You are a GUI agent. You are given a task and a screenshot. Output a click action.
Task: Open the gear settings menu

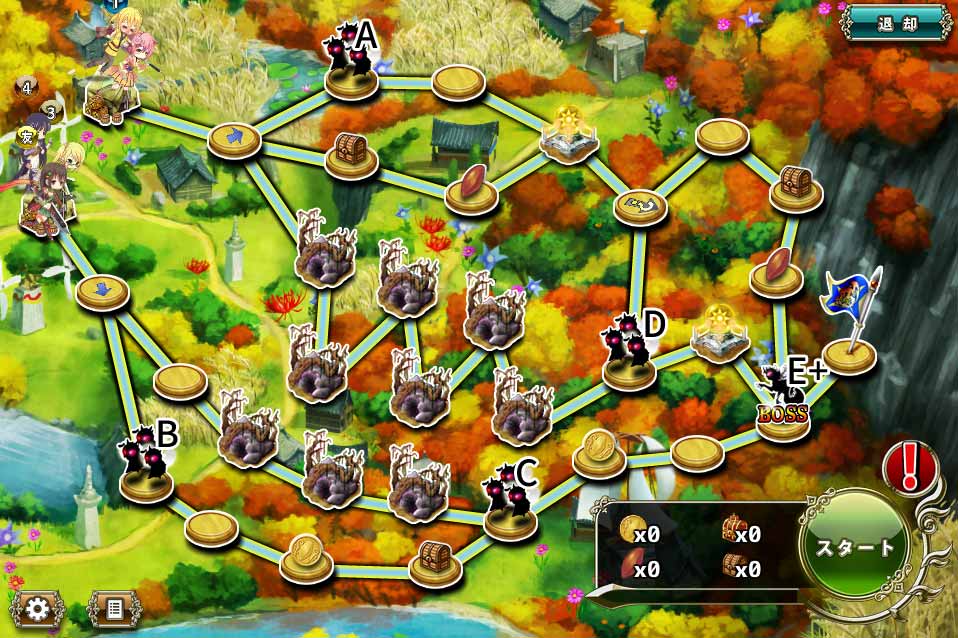click(37, 608)
